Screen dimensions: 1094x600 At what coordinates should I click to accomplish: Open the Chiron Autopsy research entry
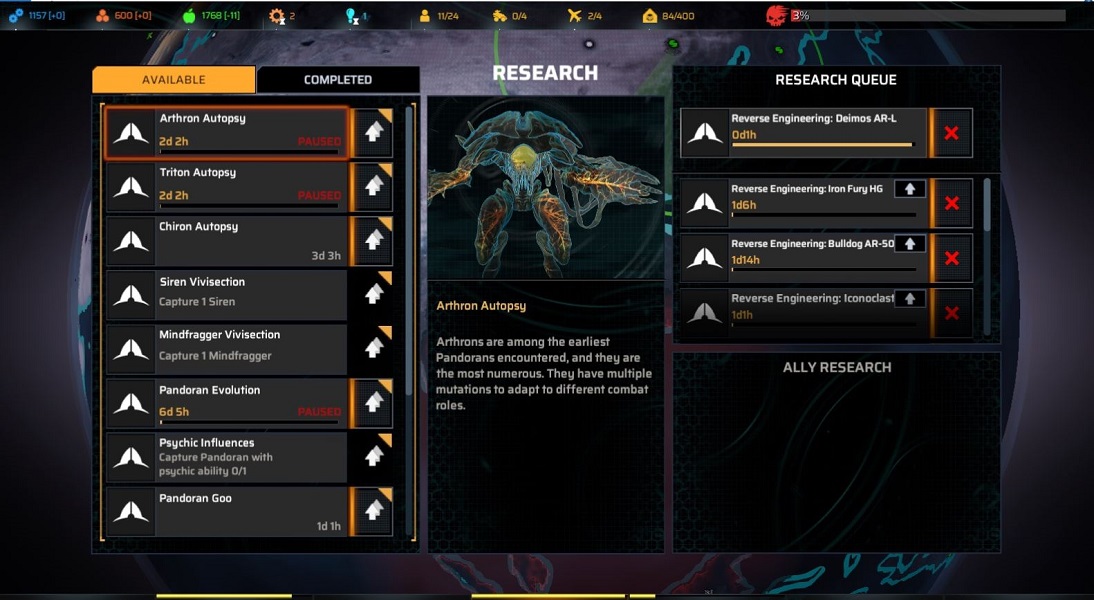(226, 240)
